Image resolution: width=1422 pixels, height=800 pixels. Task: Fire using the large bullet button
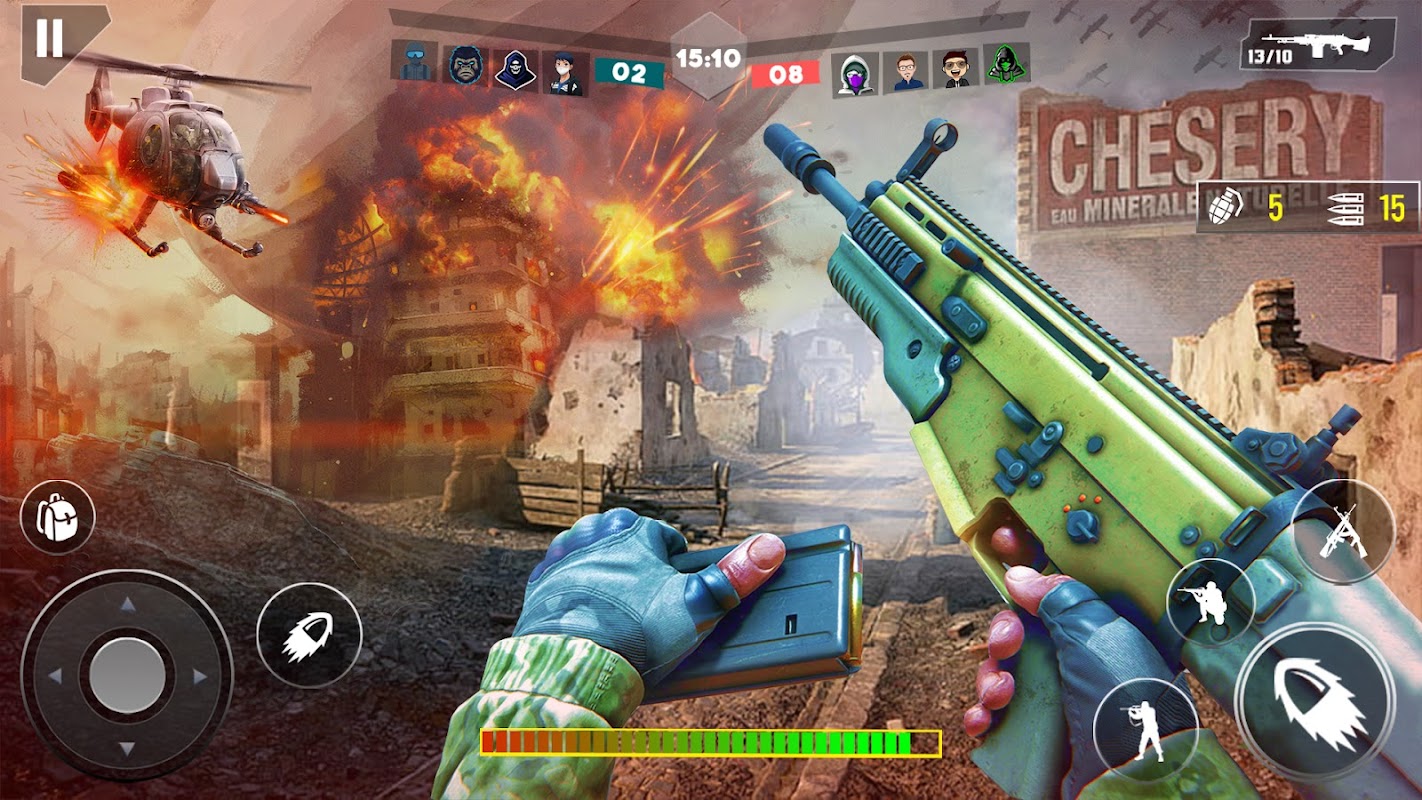1314,699
